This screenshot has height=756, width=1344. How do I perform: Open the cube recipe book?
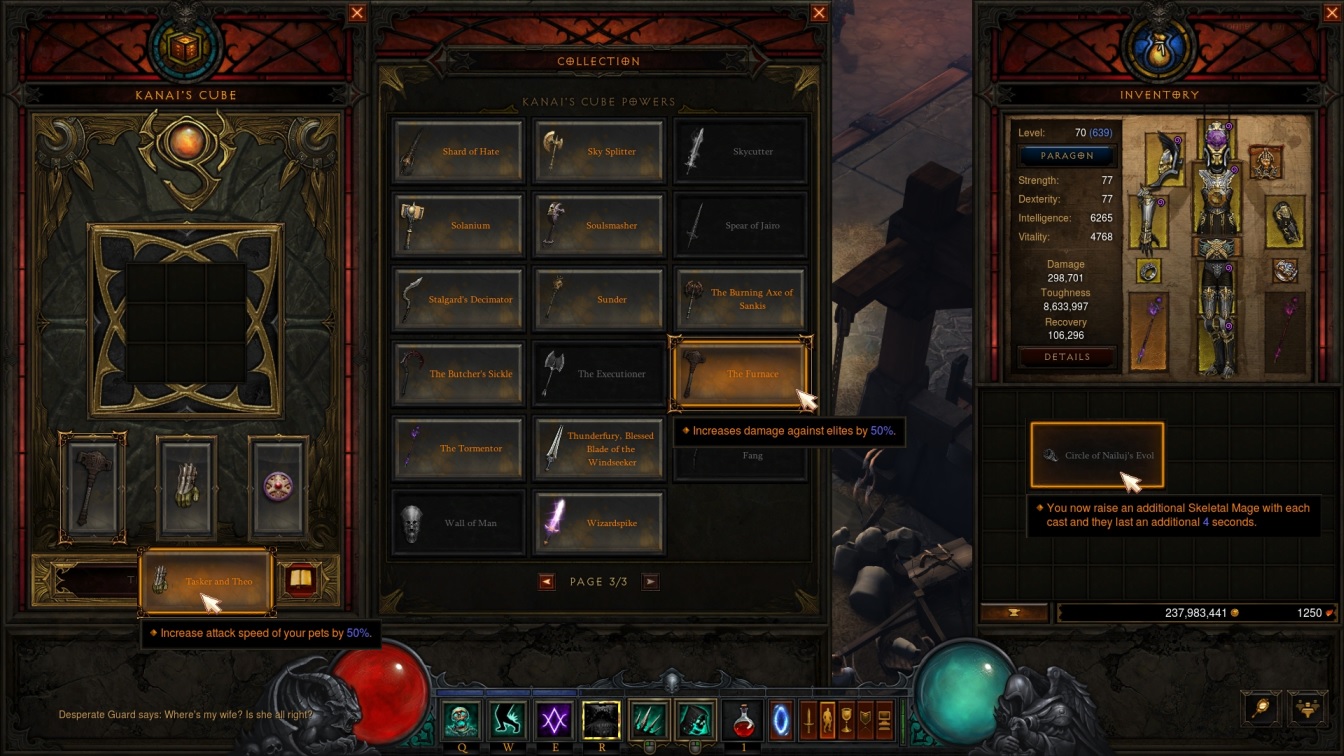(x=298, y=580)
